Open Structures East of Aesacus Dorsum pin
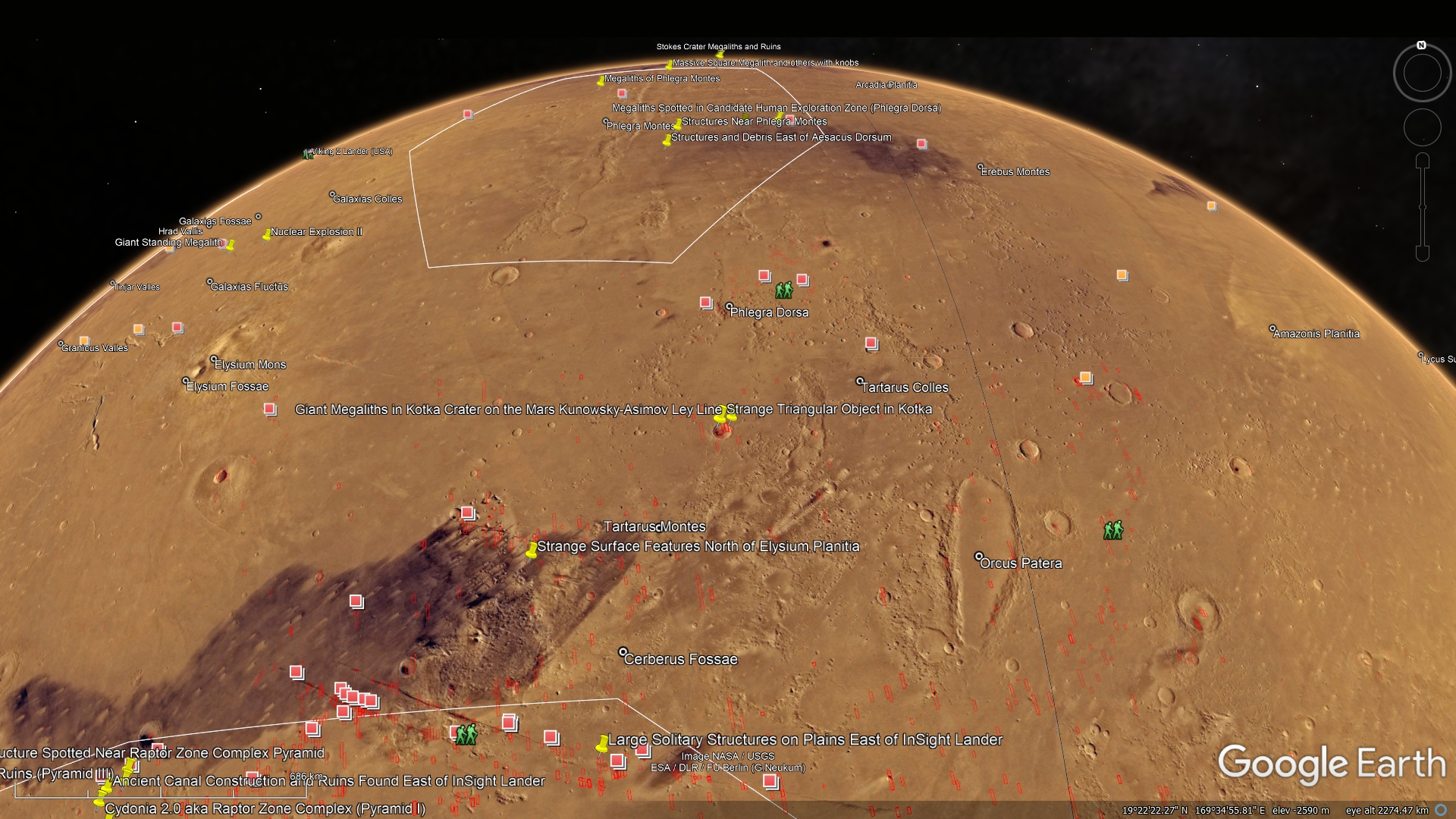 point(667,140)
